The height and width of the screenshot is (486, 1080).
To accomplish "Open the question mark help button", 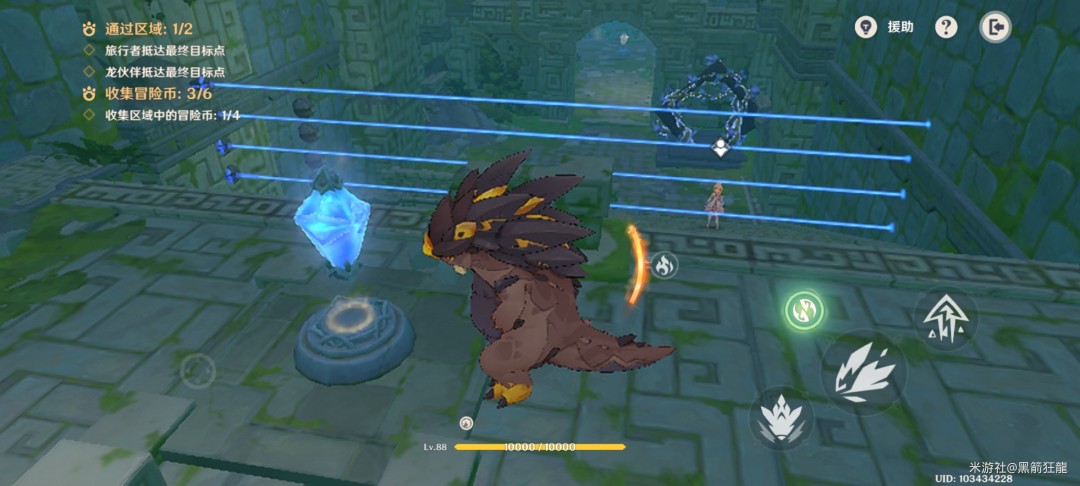I will pyautogui.click(x=946, y=27).
